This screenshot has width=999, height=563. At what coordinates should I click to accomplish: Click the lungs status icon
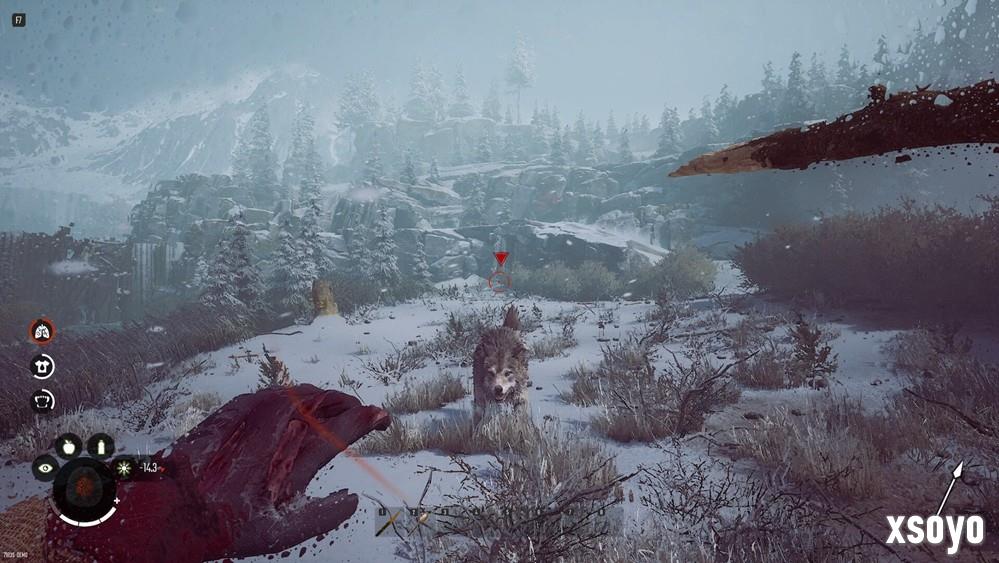click(42, 331)
